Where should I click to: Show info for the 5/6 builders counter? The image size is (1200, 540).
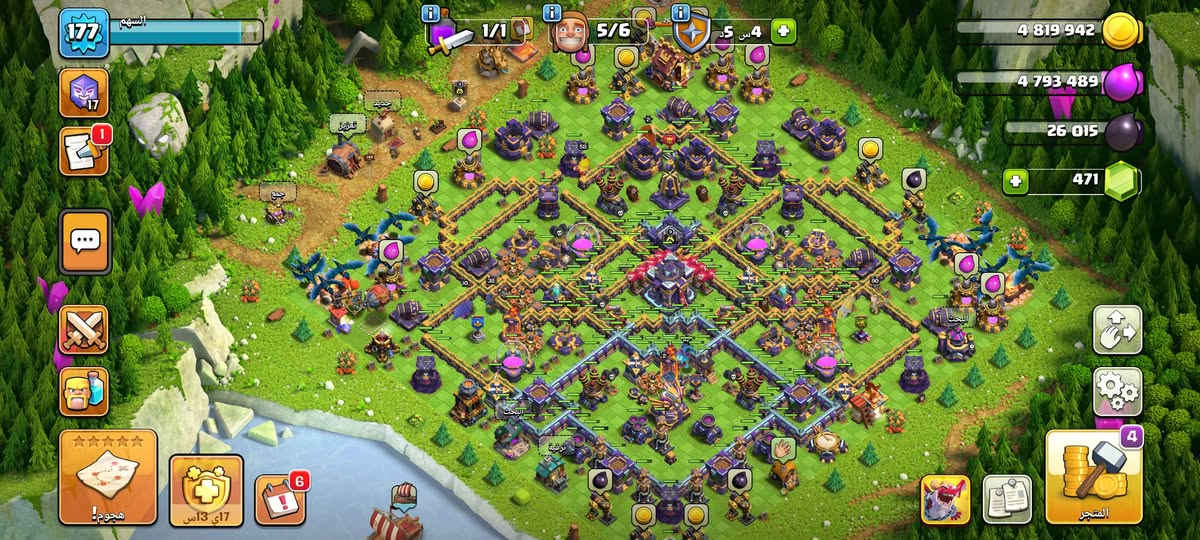551,14
